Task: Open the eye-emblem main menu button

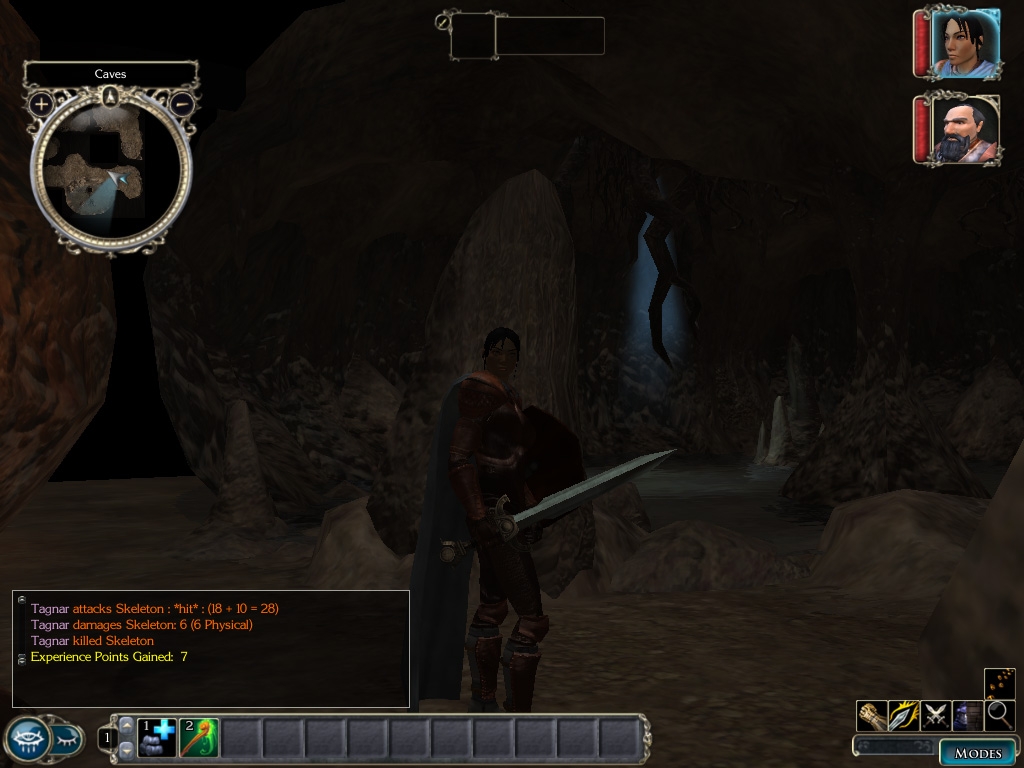Action: point(27,740)
